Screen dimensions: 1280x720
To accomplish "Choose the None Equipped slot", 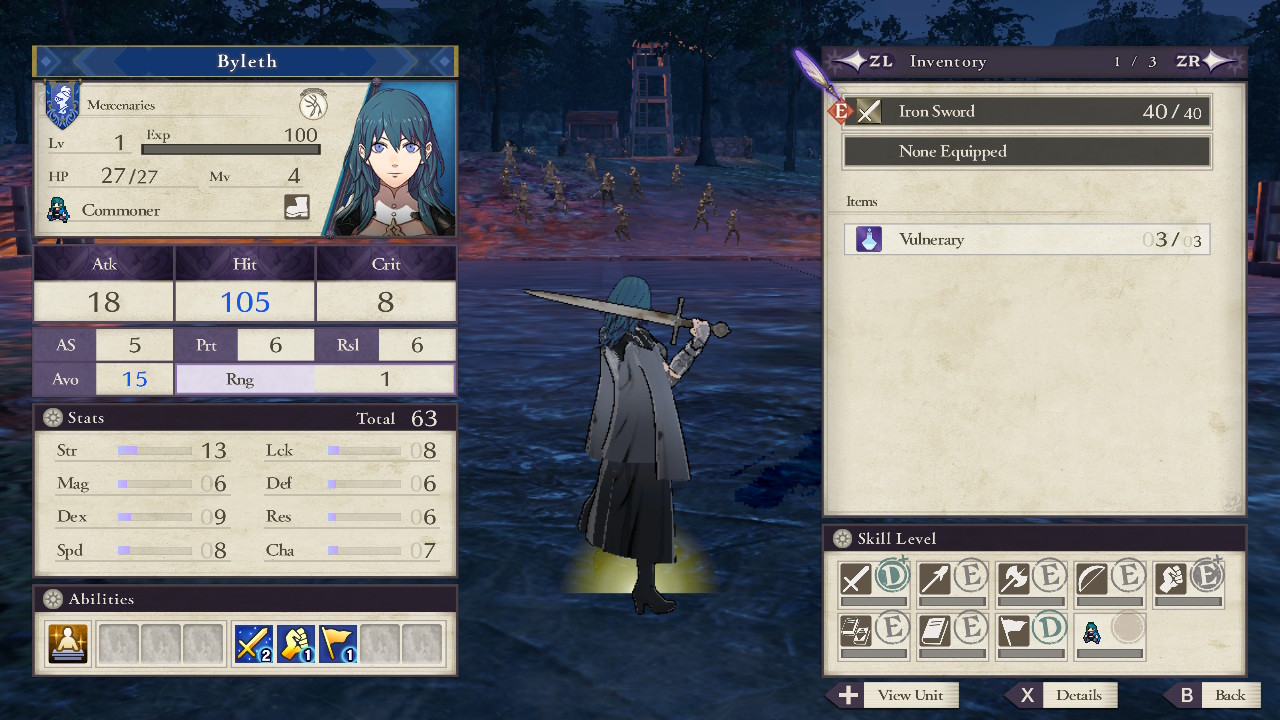I will (1026, 152).
